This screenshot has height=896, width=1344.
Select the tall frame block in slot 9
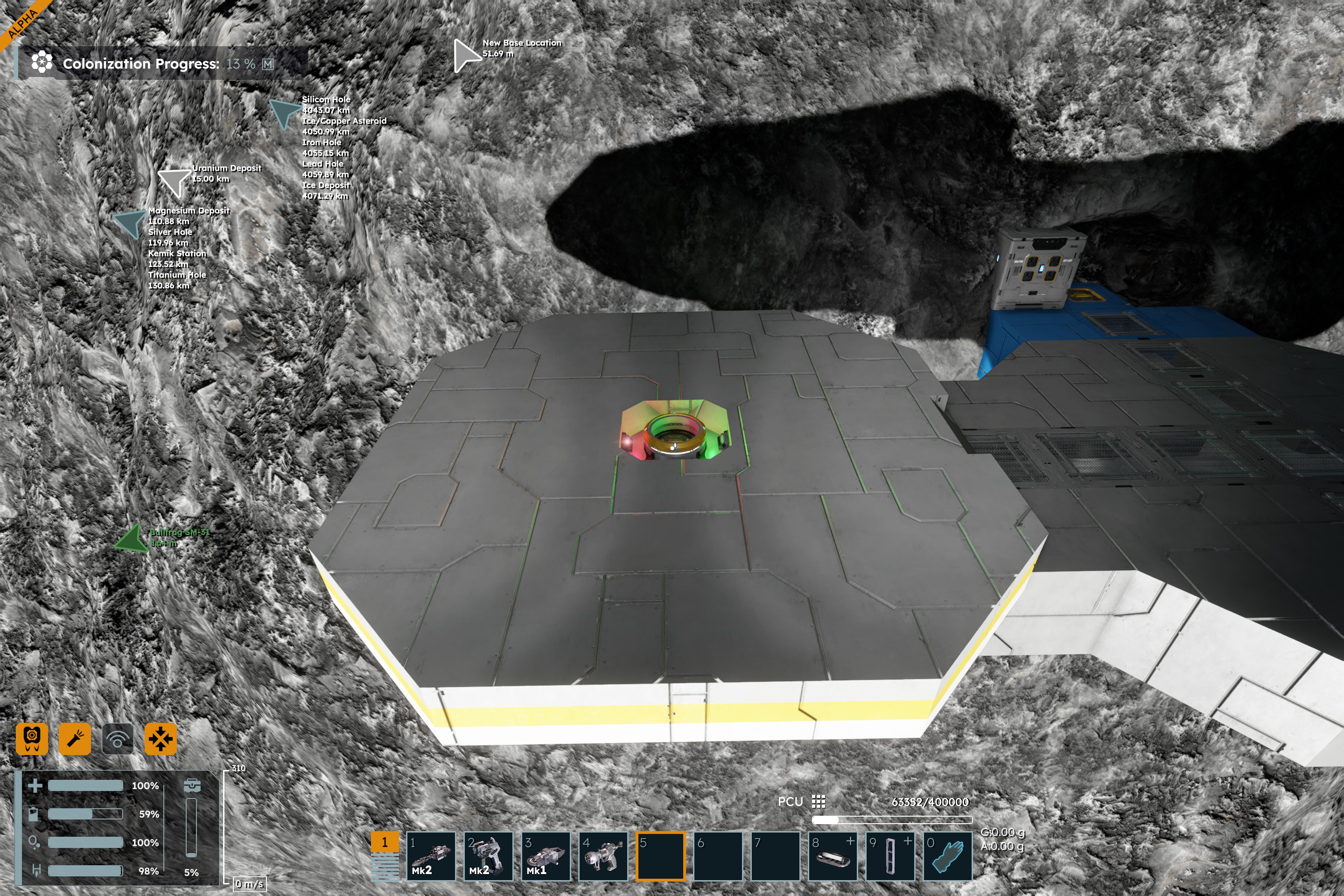(x=890, y=855)
